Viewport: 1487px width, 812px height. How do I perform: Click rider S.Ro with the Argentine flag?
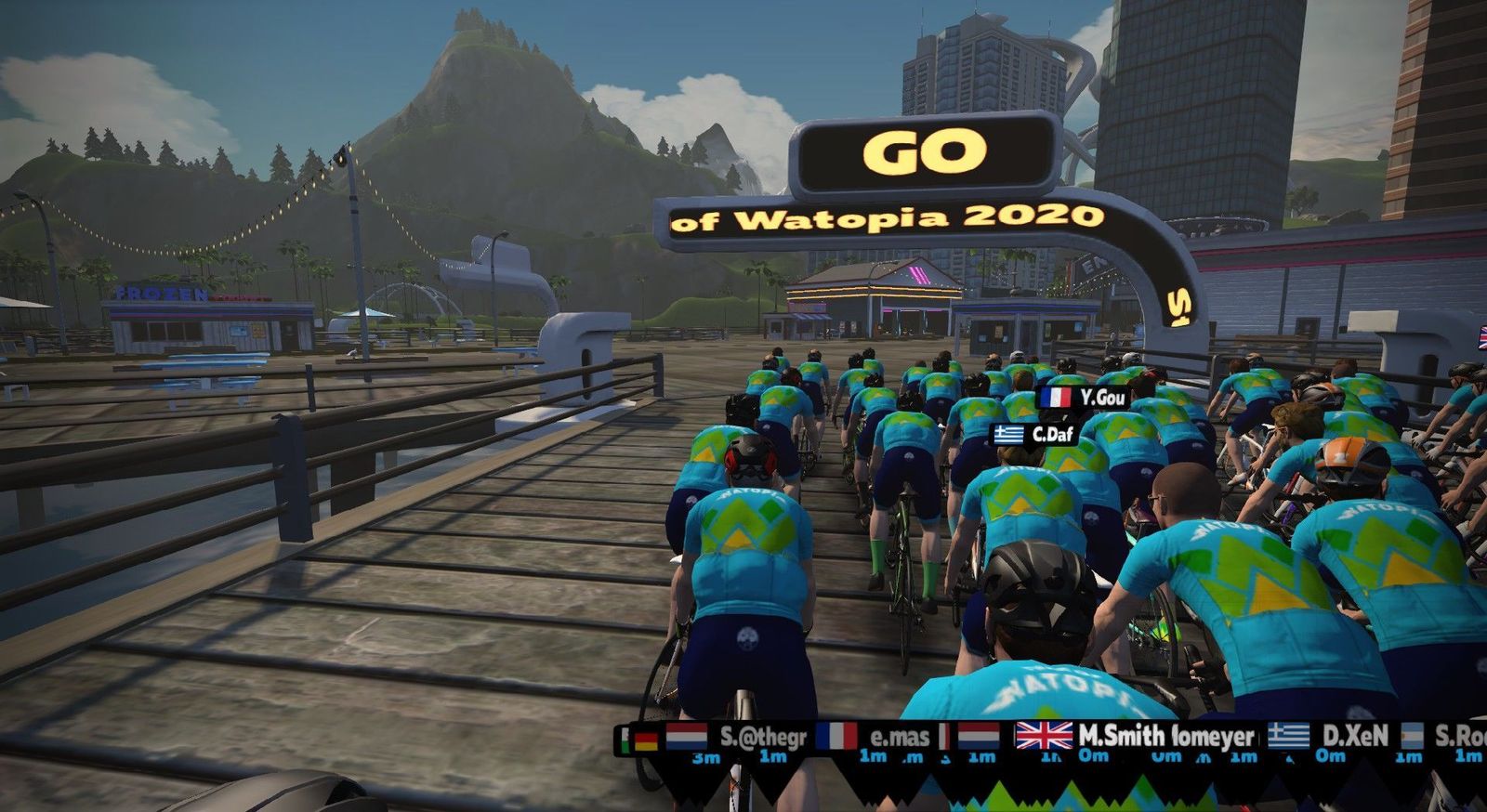pyautogui.click(x=1445, y=736)
